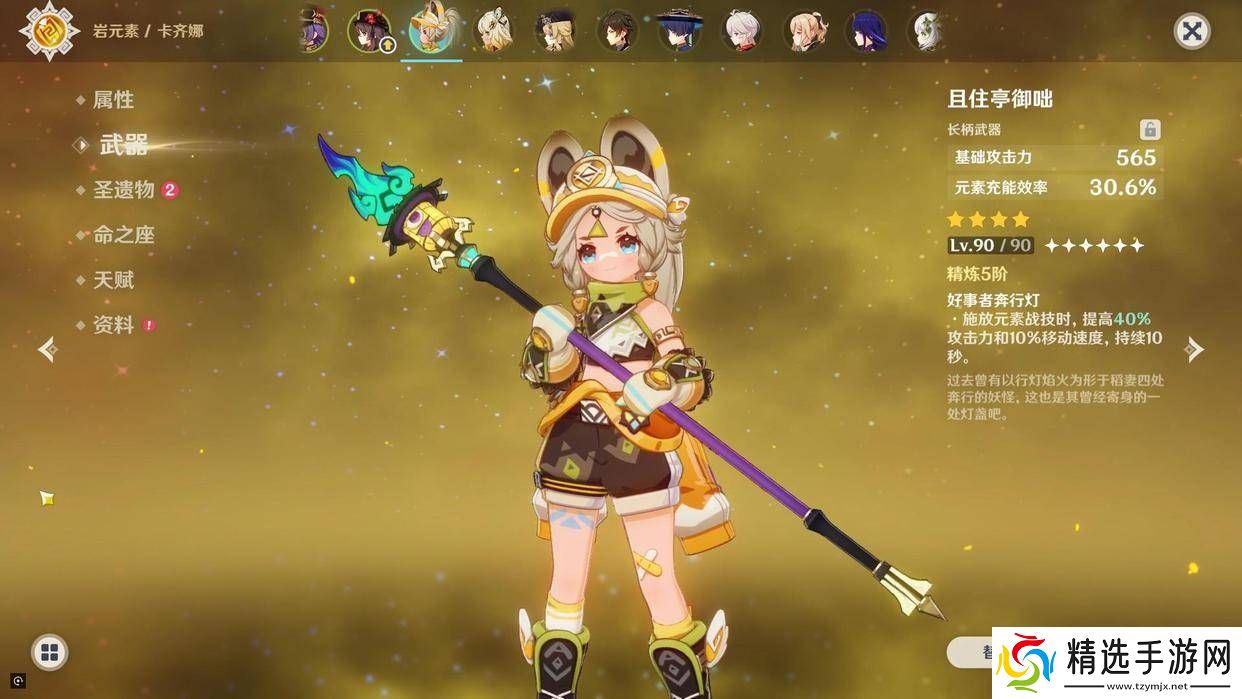Select Kazuha's white-haired portrait
The image size is (1242, 699).
coord(742,31)
